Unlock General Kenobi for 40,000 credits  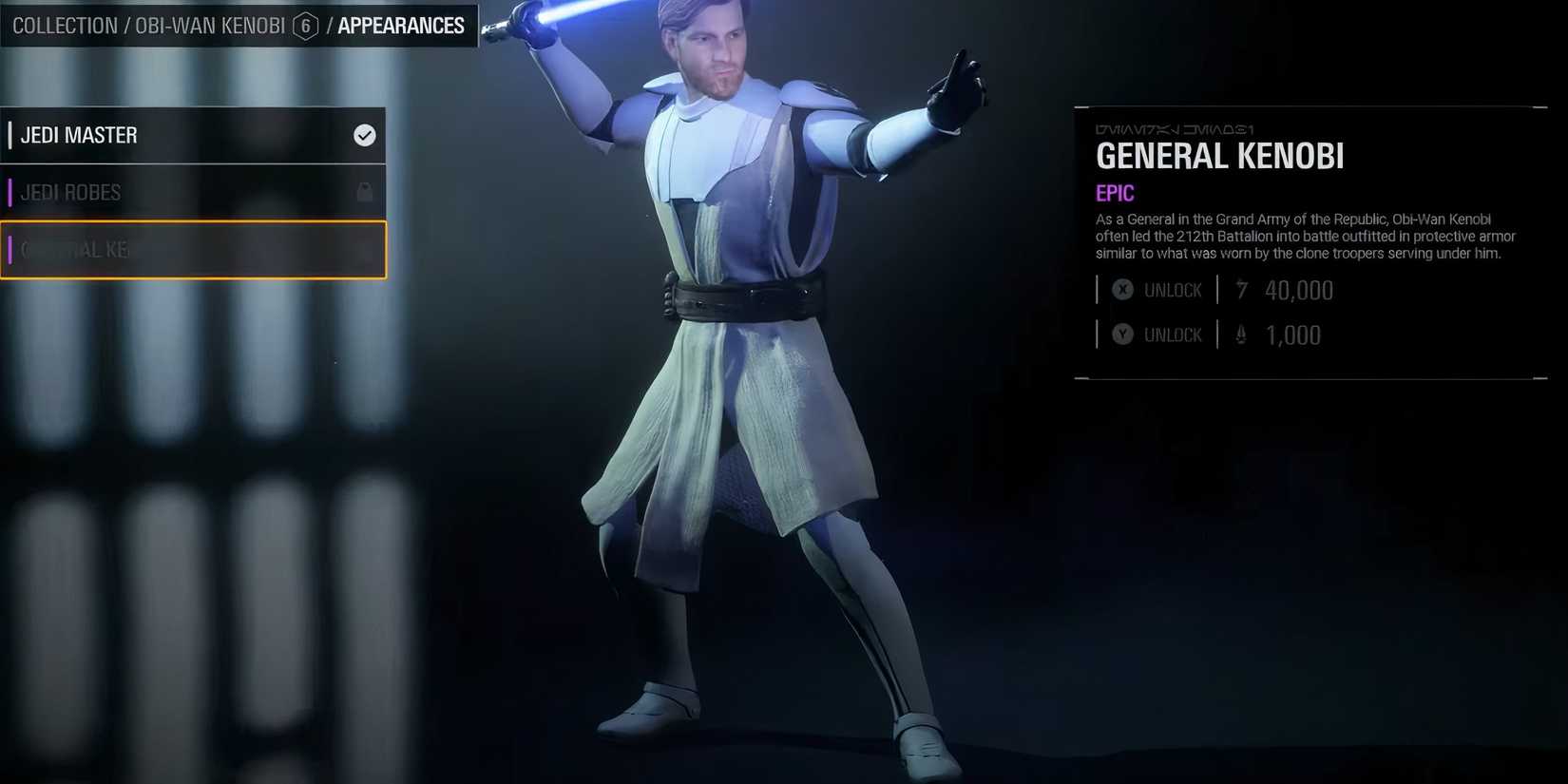click(1172, 290)
